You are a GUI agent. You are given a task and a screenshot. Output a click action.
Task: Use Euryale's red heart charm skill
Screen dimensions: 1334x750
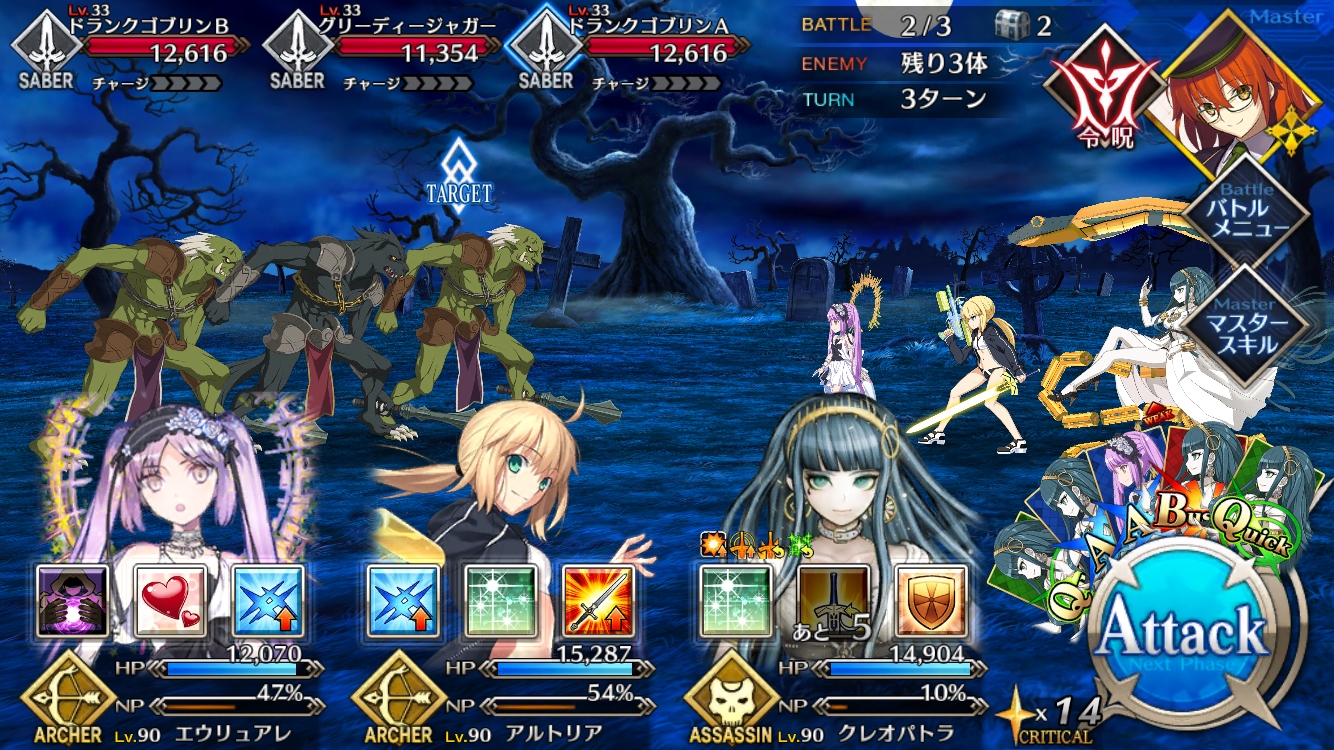[170, 601]
